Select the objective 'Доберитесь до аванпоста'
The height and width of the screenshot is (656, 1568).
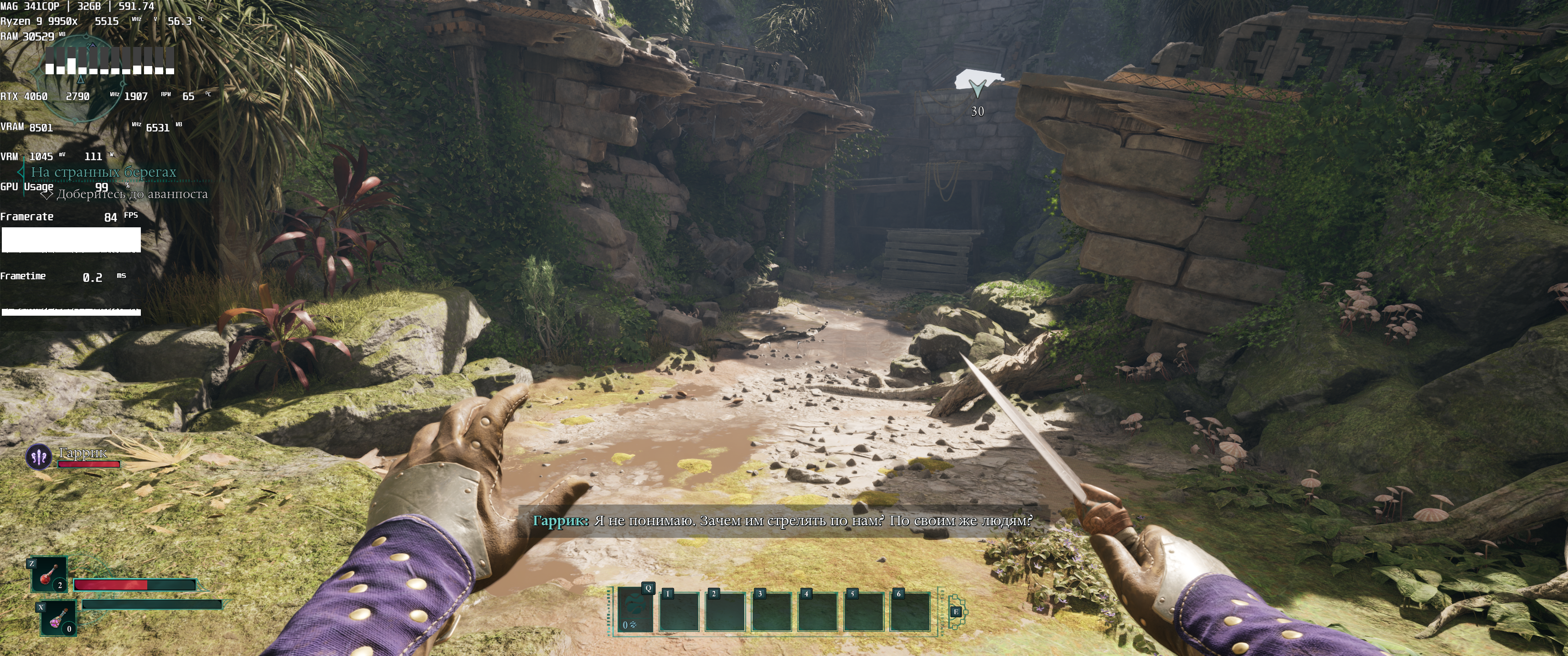click(x=131, y=194)
